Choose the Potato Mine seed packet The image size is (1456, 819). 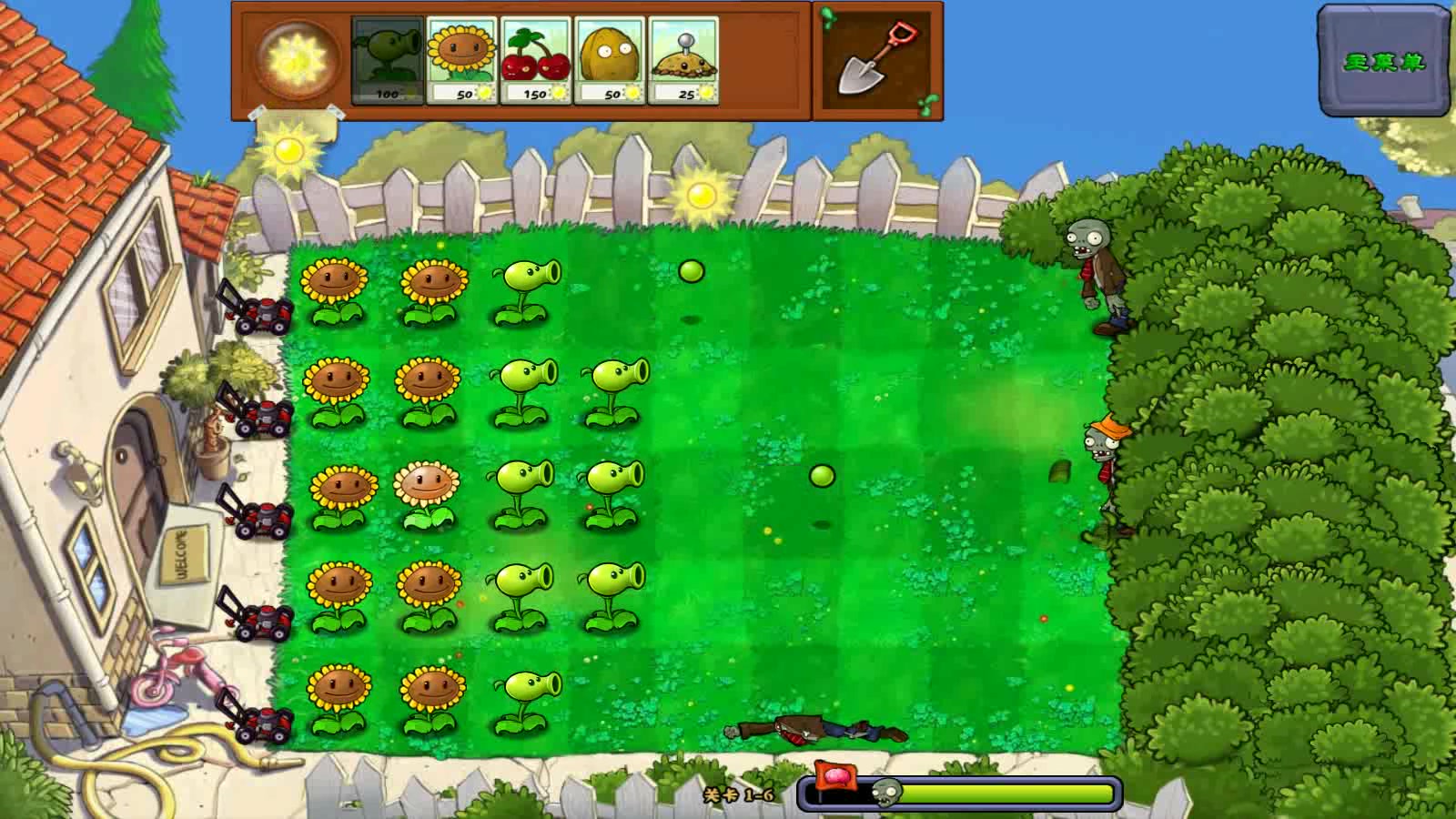coord(684,60)
